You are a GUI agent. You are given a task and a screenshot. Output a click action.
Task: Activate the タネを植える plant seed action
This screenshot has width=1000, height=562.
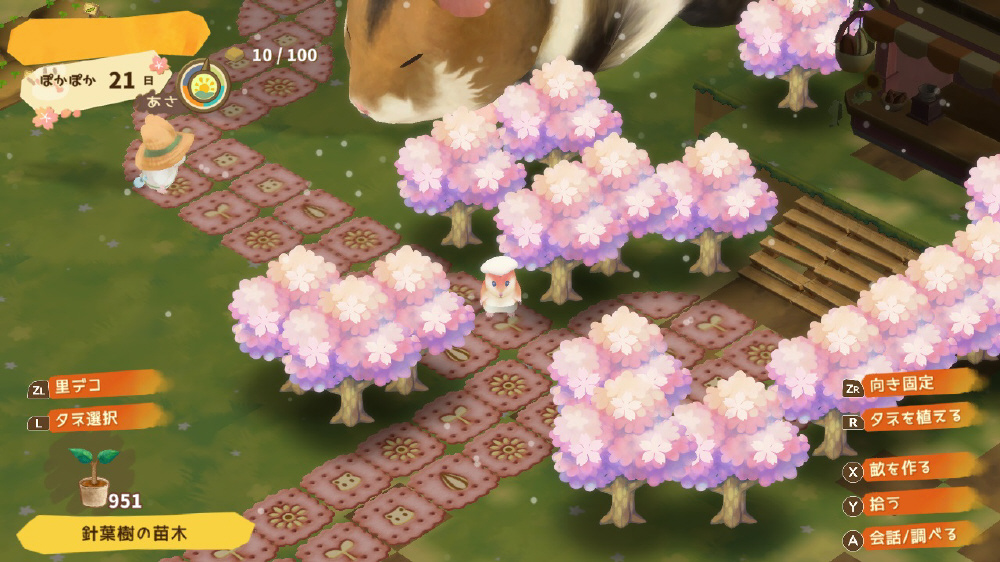[910, 420]
